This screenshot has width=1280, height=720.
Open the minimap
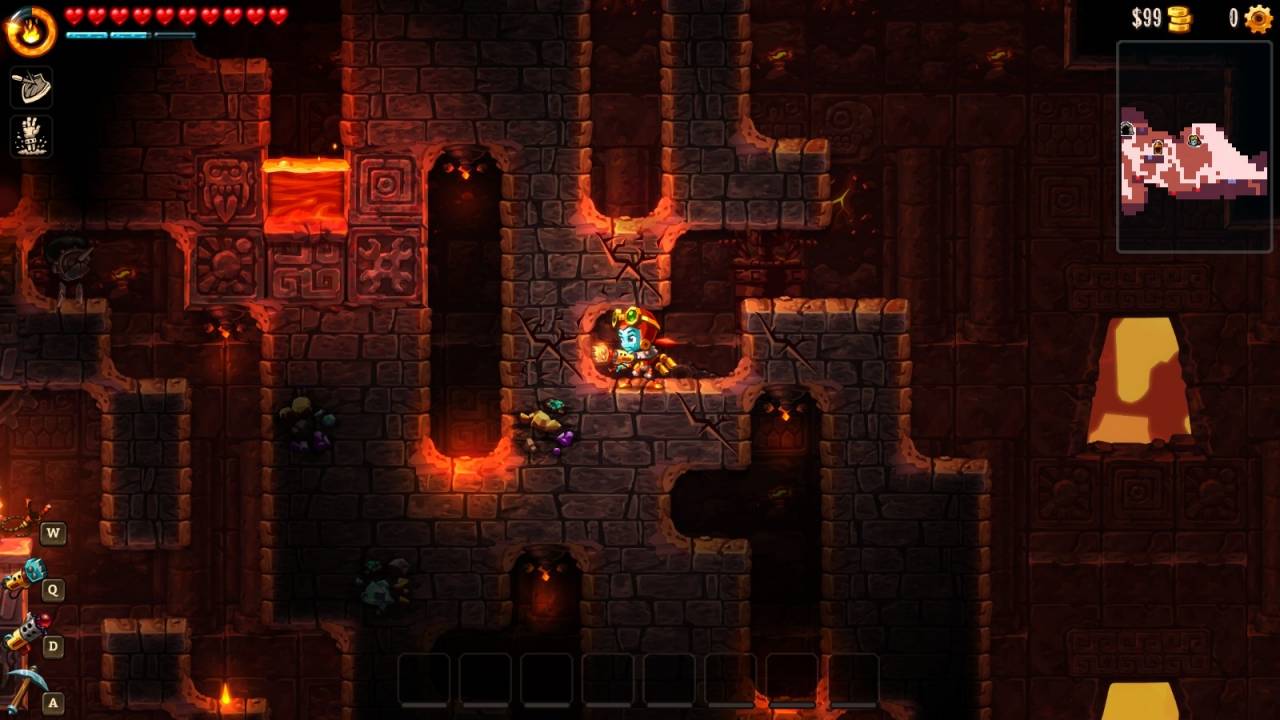[1193, 146]
